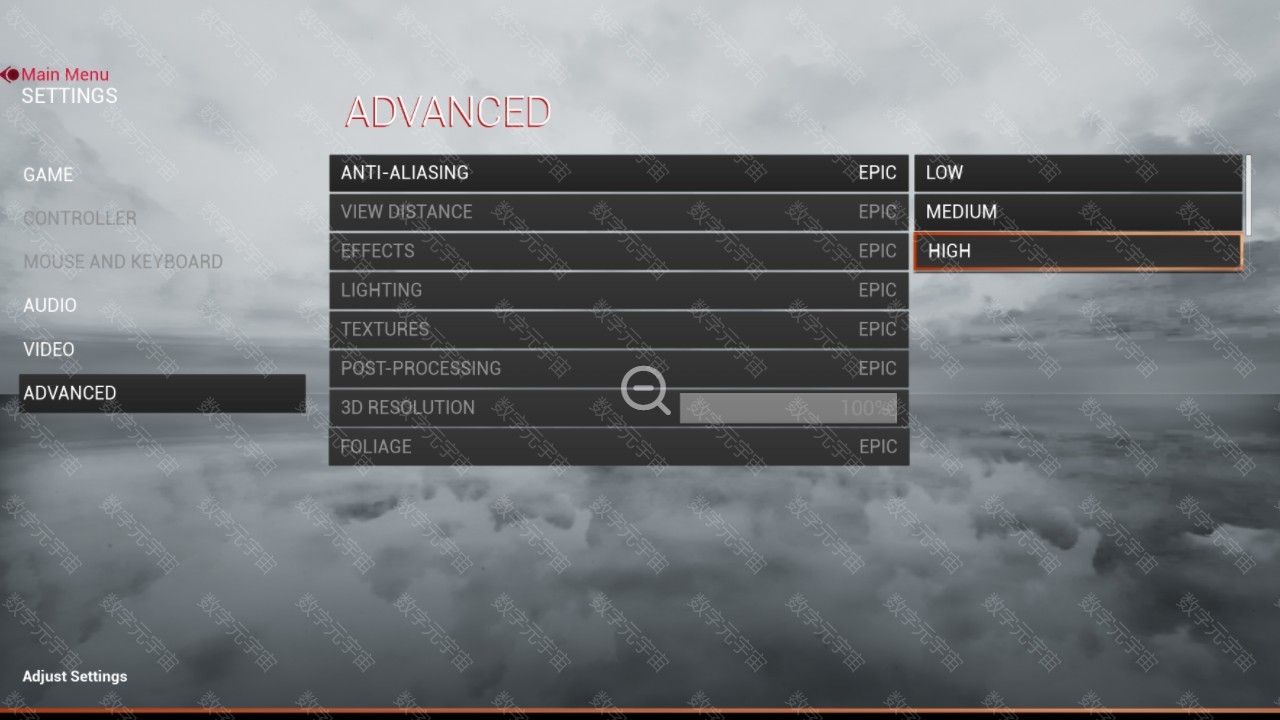Open the Anti-Aliasing quality dropdown
1280x720 pixels.
point(618,173)
